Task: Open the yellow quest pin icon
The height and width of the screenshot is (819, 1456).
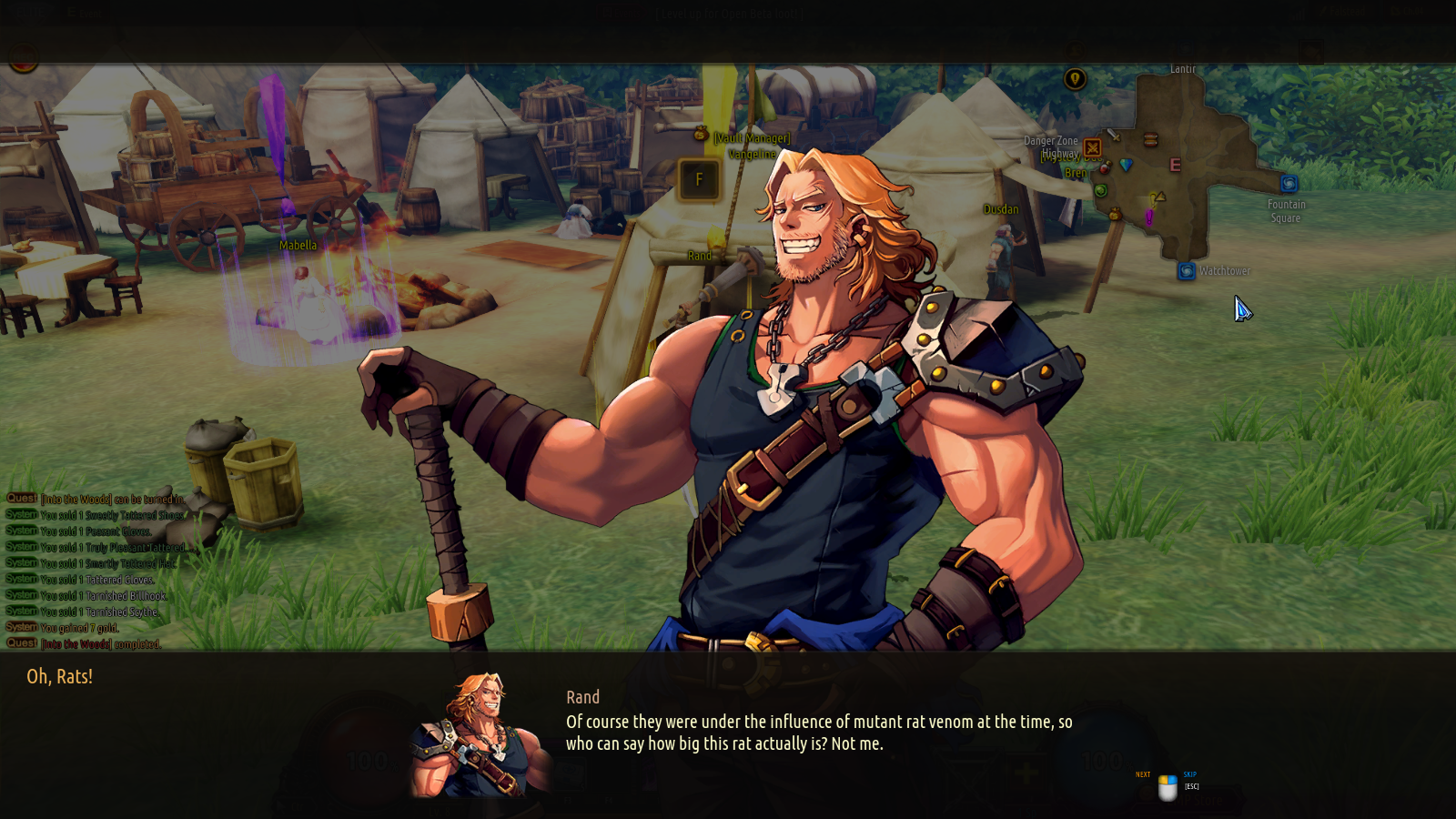Action: click(1075, 79)
